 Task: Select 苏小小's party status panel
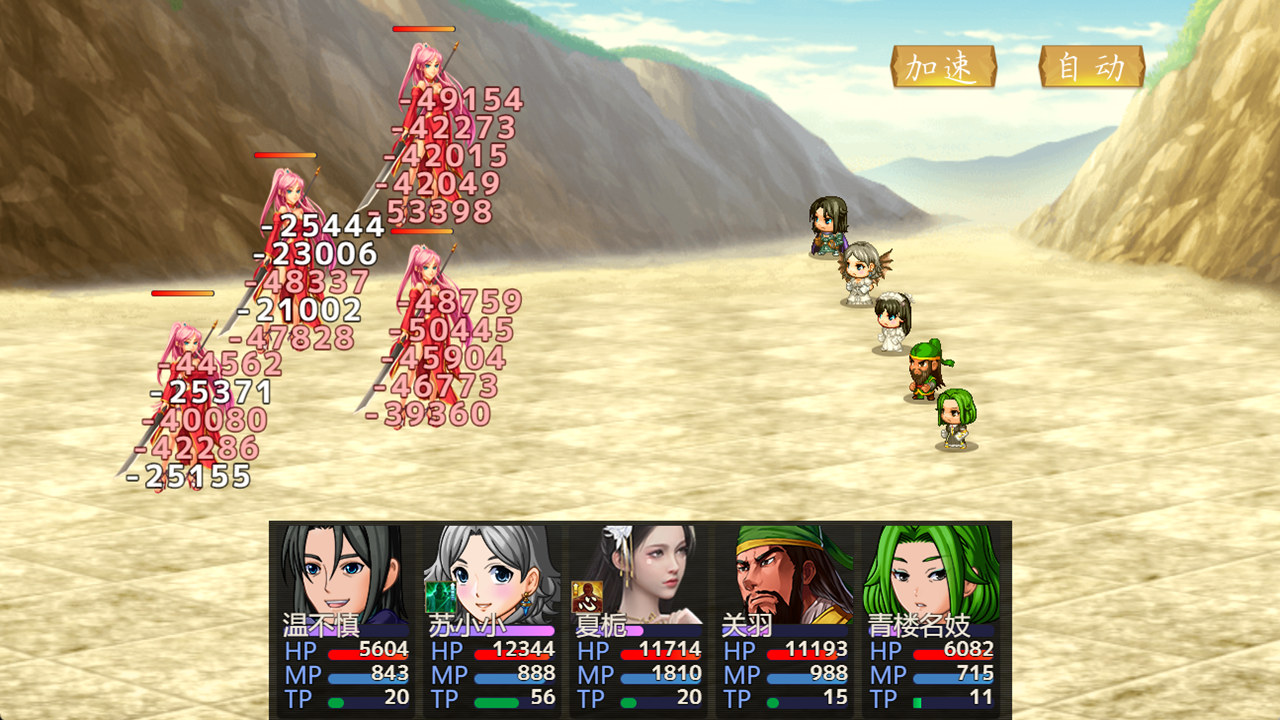point(492,618)
